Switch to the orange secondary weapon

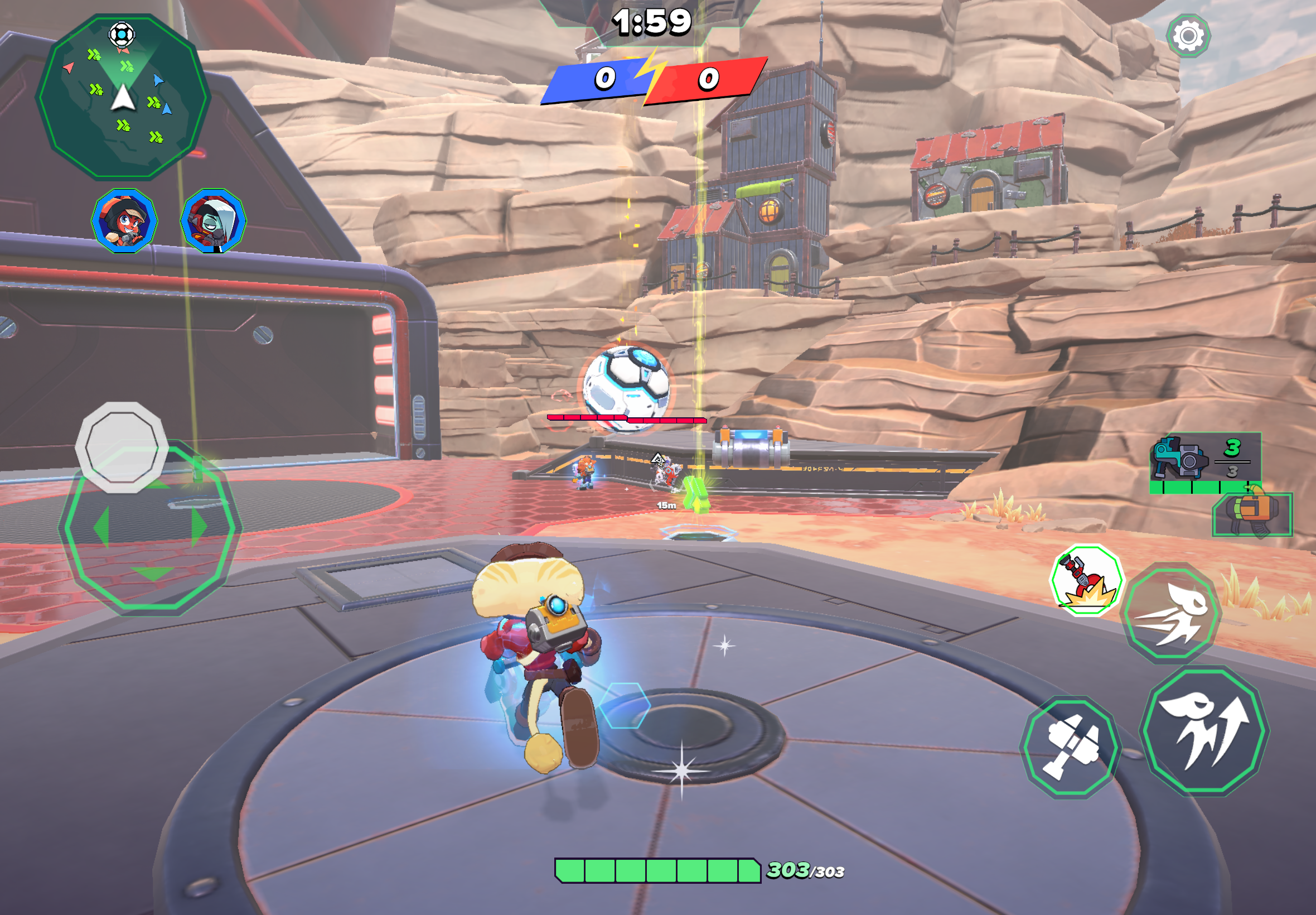pyautogui.click(x=1252, y=514)
